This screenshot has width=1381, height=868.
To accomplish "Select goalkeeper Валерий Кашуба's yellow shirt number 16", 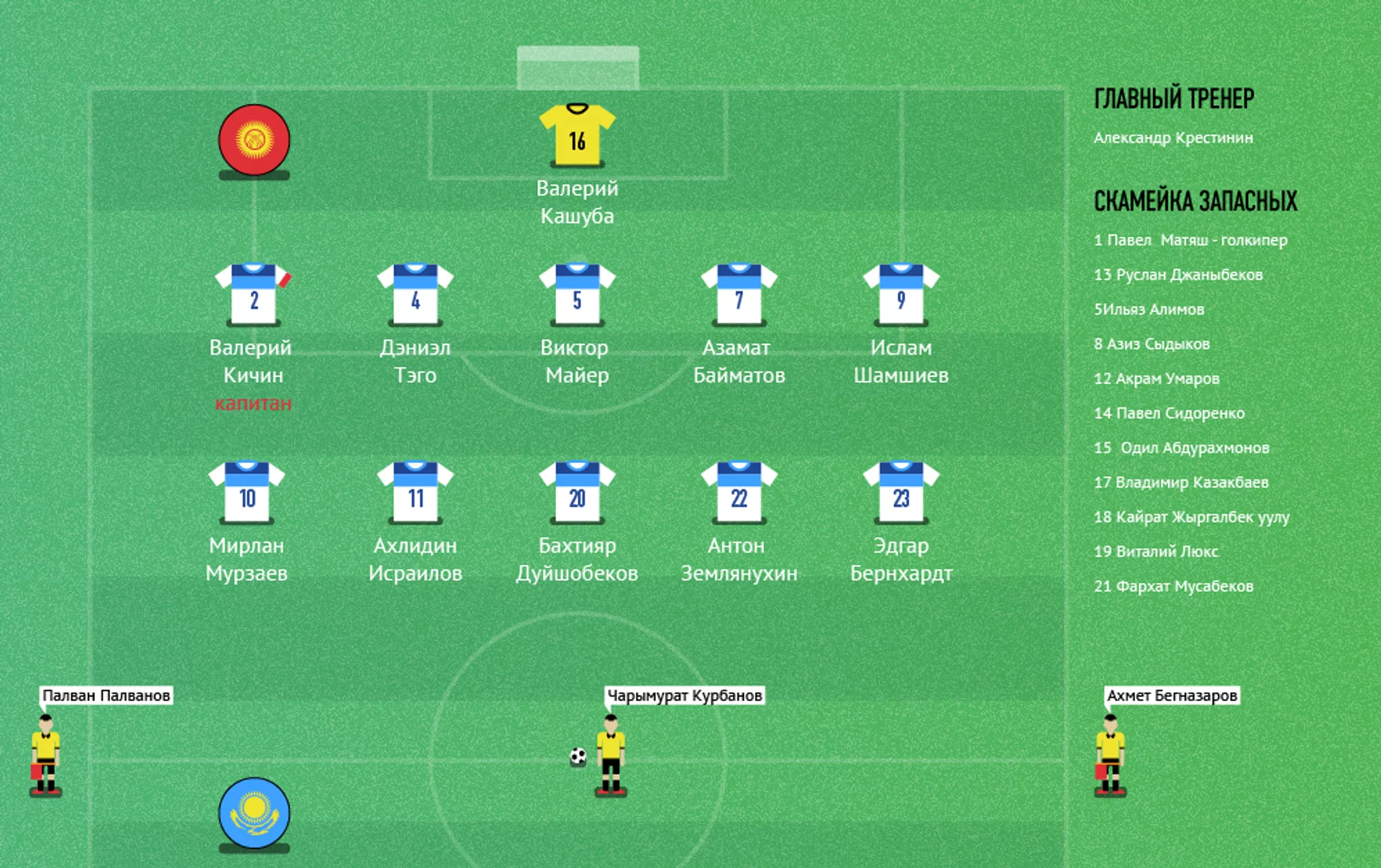I will (577, 135).
